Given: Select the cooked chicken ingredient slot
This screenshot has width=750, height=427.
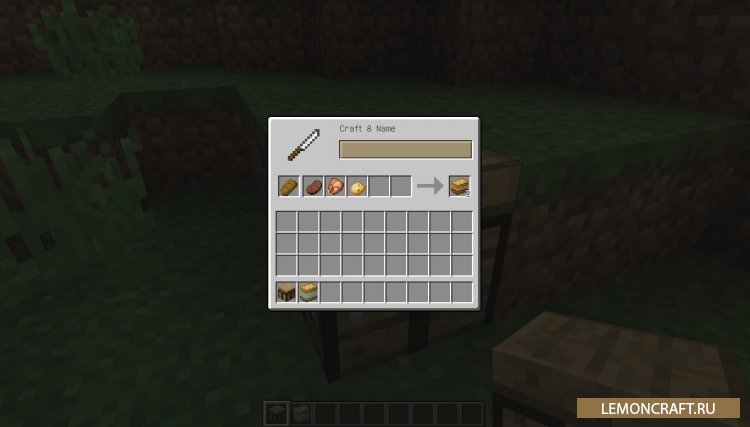Looking at the screenshot, I should (x=334, y=186).
